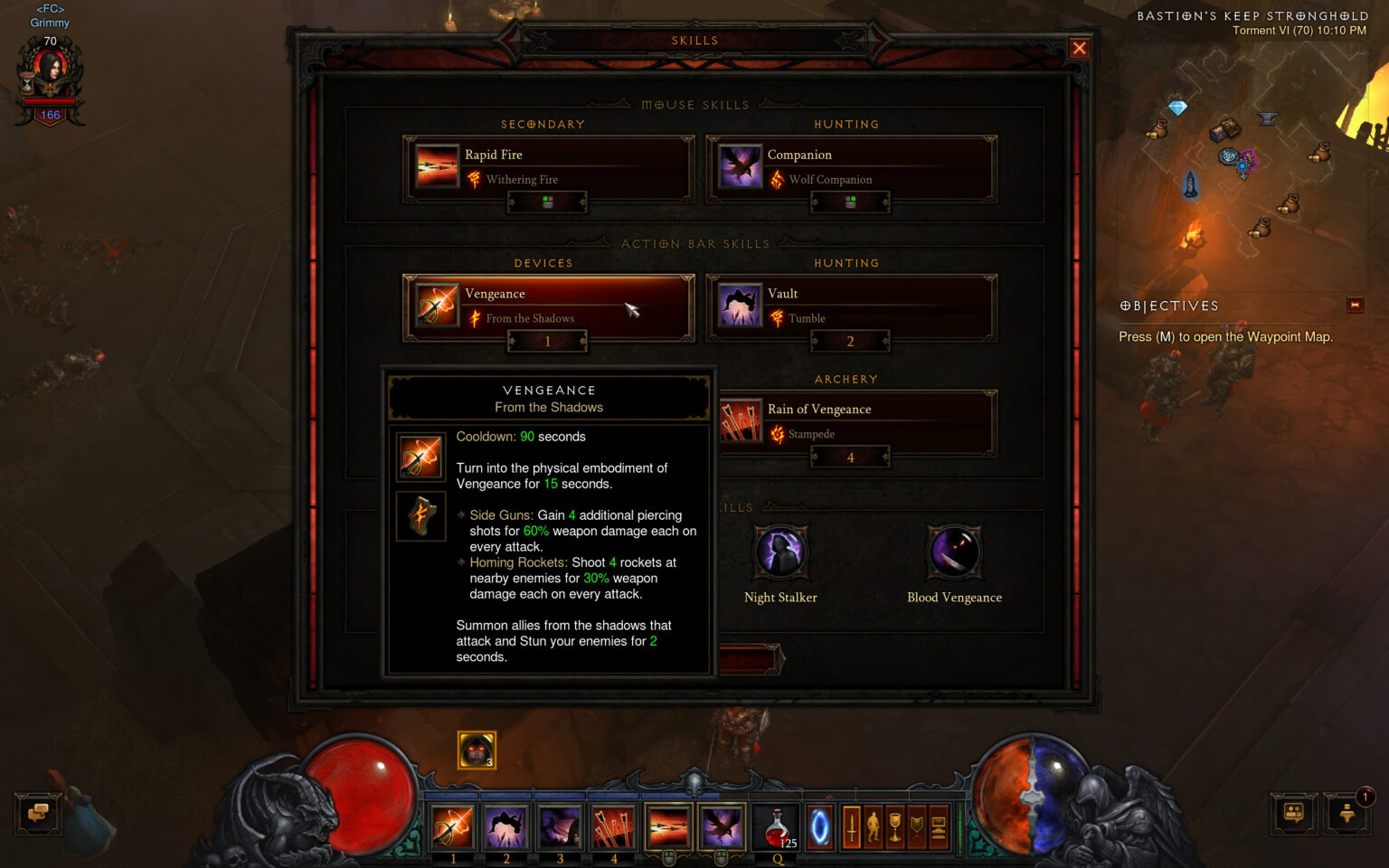1389x868 pixels.
Task: Select the Vengeance skill icon in Devices
Action: coord(437,306)
